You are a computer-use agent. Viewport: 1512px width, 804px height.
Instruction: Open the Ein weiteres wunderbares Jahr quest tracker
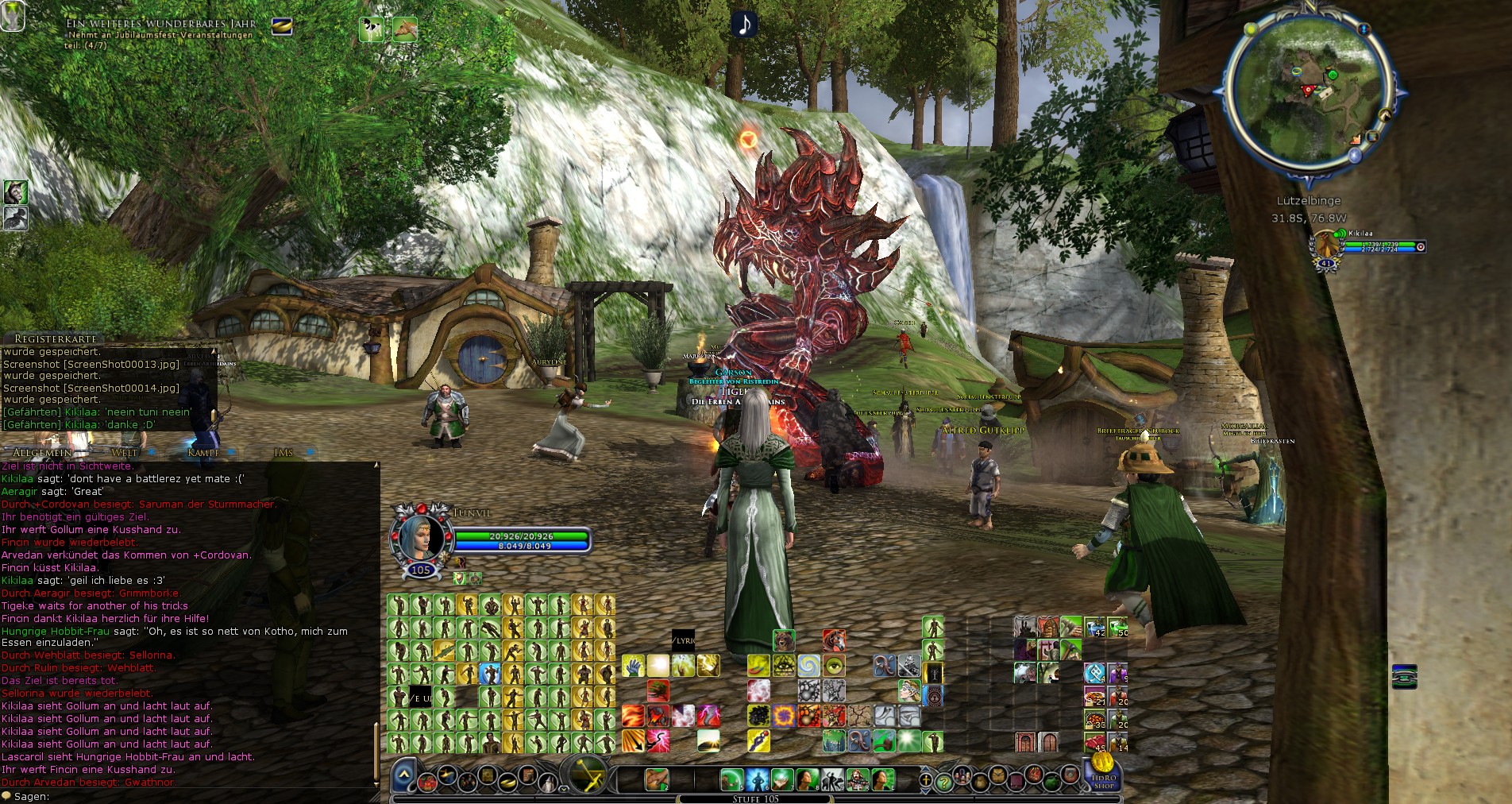[x=160, y=25]
